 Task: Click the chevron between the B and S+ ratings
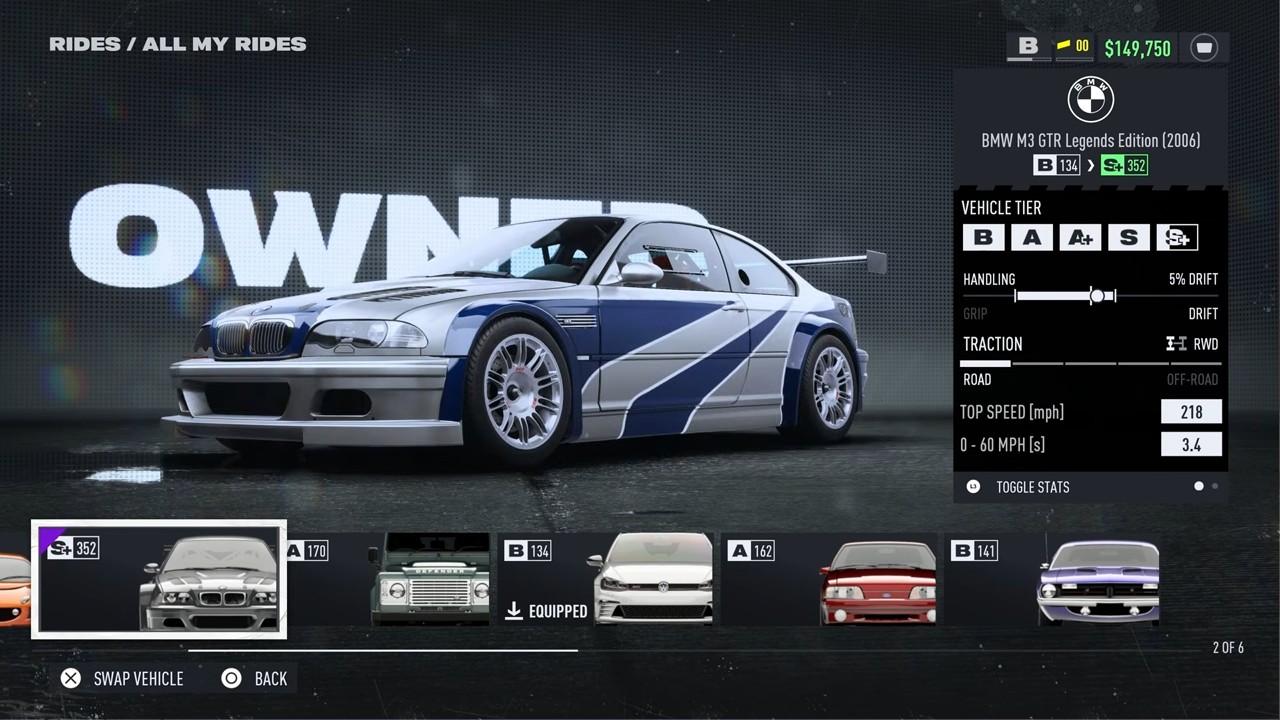coord(1090,165)
